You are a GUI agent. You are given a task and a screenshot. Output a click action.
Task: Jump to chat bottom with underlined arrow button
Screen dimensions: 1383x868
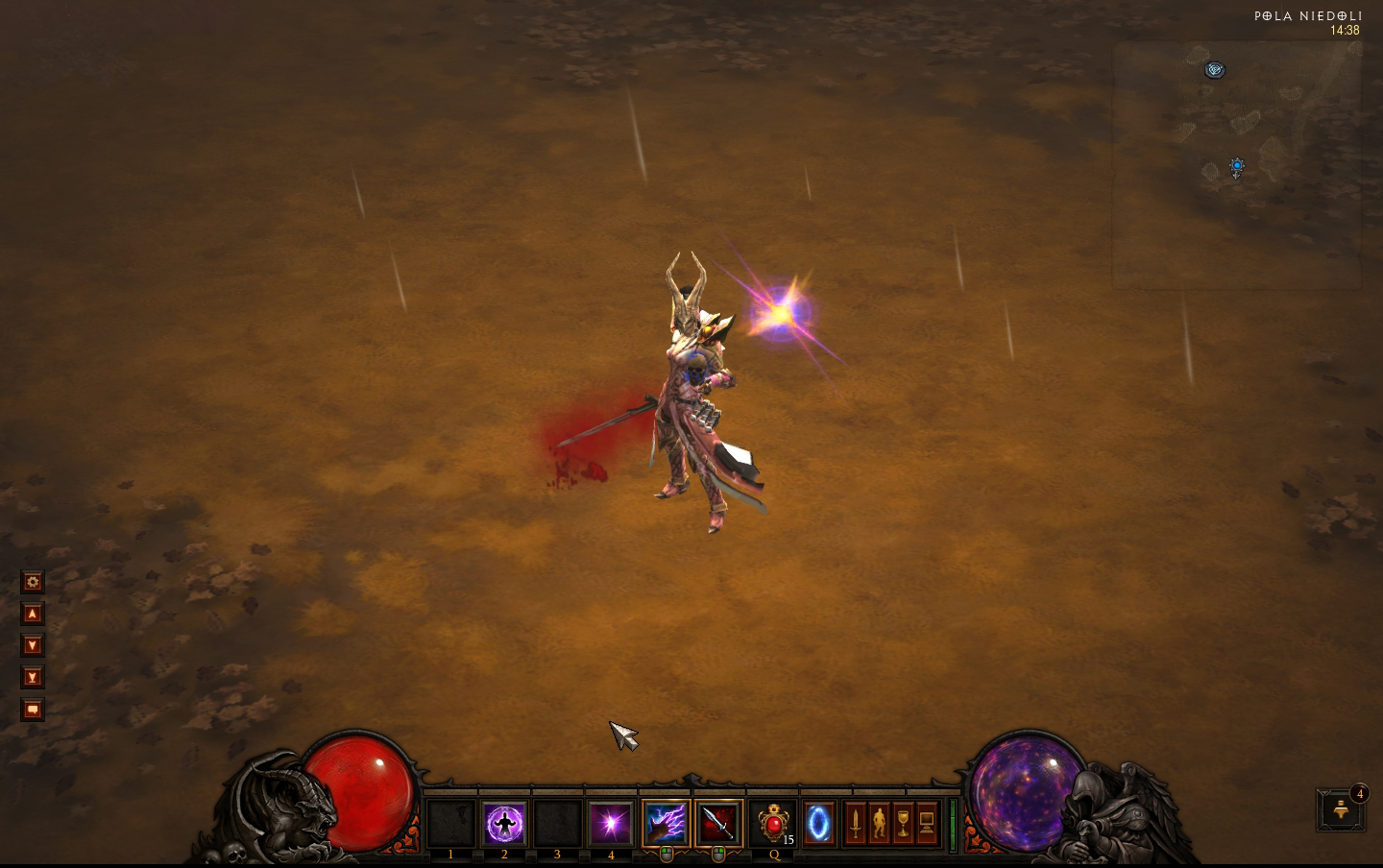point(33,677)
